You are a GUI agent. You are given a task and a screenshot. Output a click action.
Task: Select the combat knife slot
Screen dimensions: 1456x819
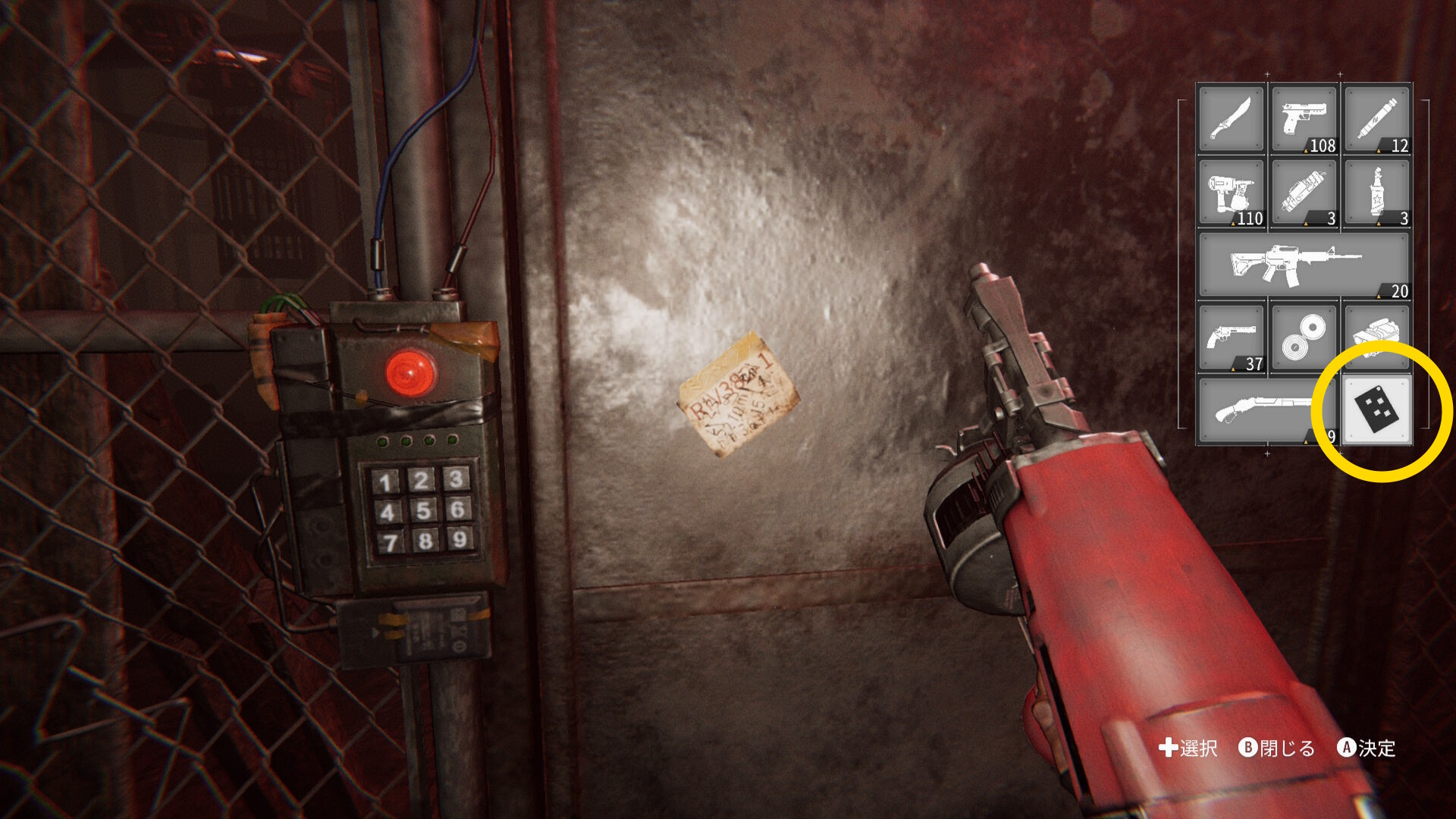click(x=1231, y=119)
